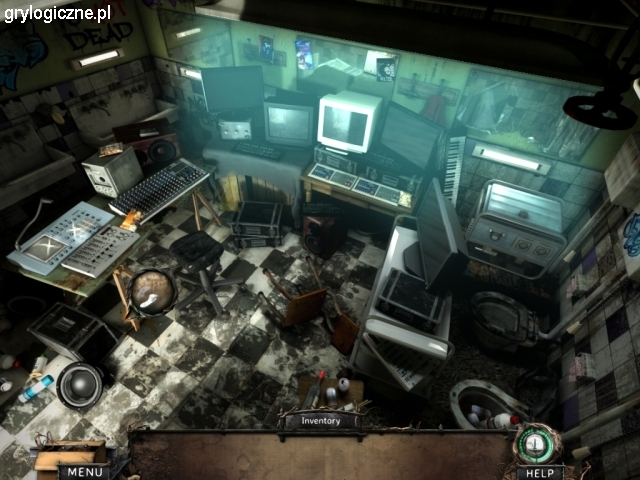
Task: Open the Menu button
Action: click(84, 471)
